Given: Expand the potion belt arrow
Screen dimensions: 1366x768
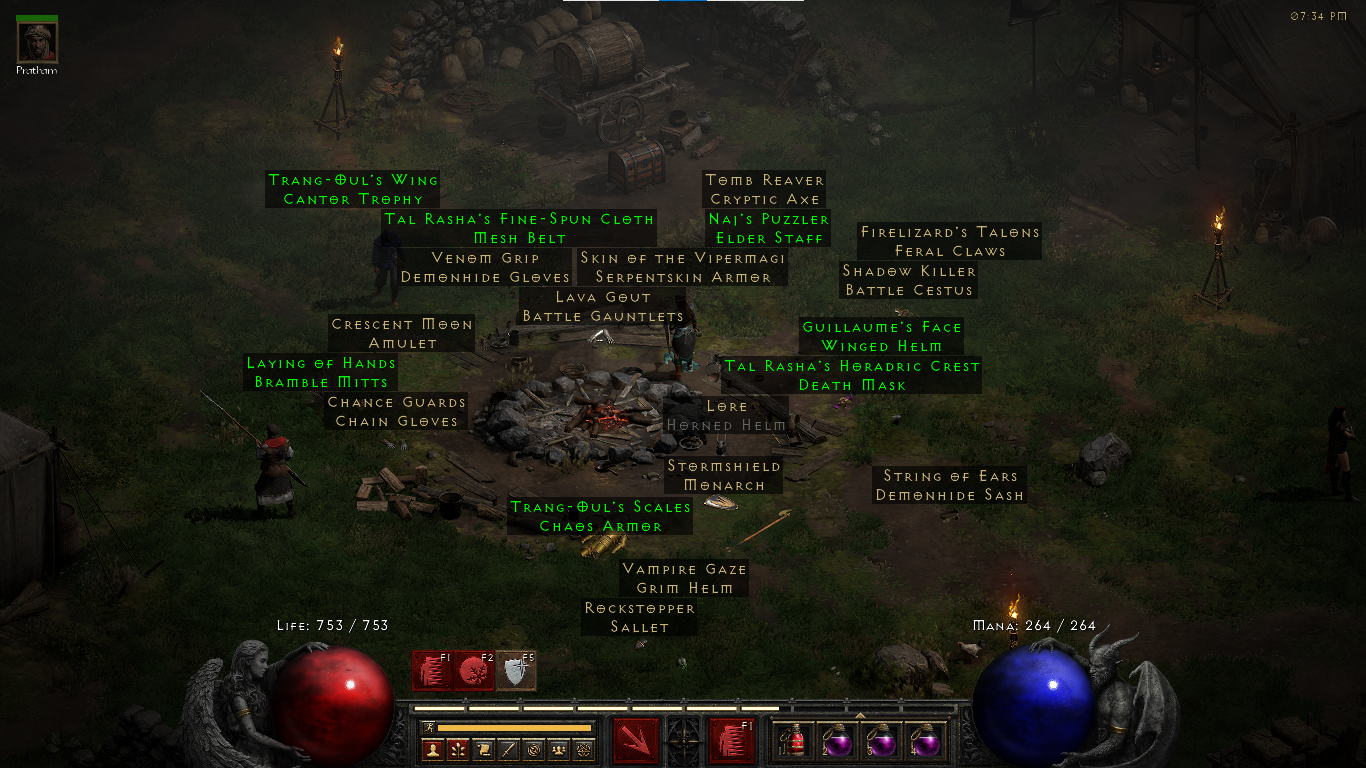Looking at the screenshot, I should [x=860, y=715].
